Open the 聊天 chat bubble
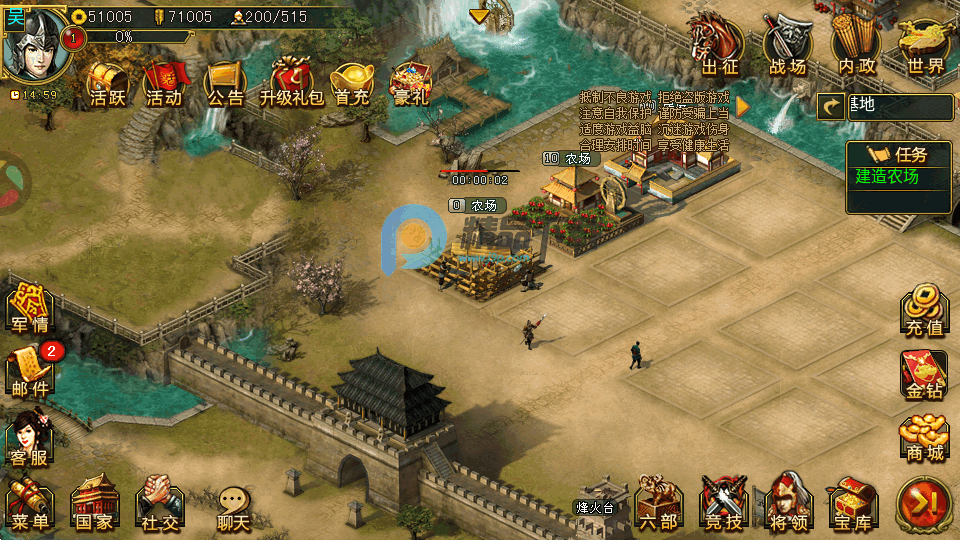The width and height of the screenshot is (960, 540). pos(233,506)
